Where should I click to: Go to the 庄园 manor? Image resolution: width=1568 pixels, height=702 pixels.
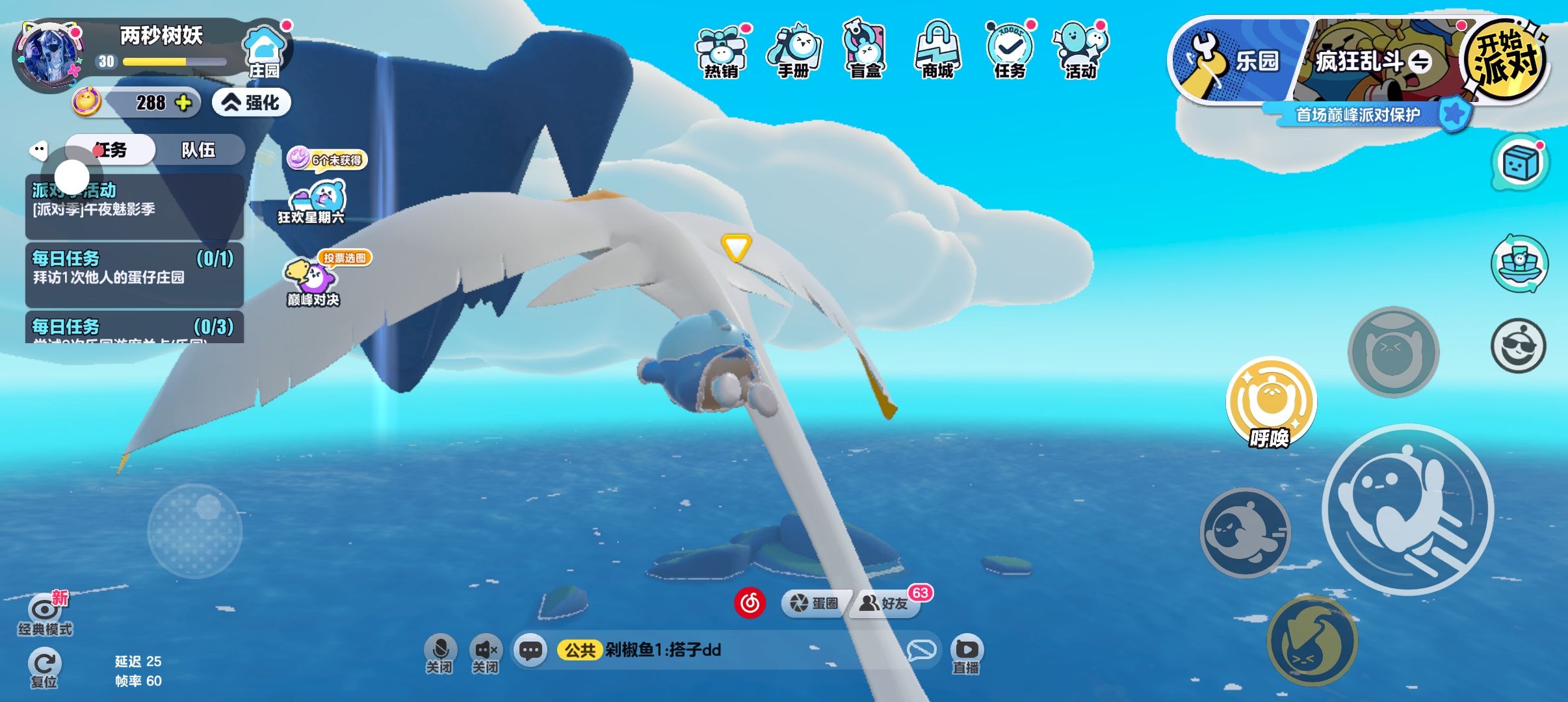(265, 52)
